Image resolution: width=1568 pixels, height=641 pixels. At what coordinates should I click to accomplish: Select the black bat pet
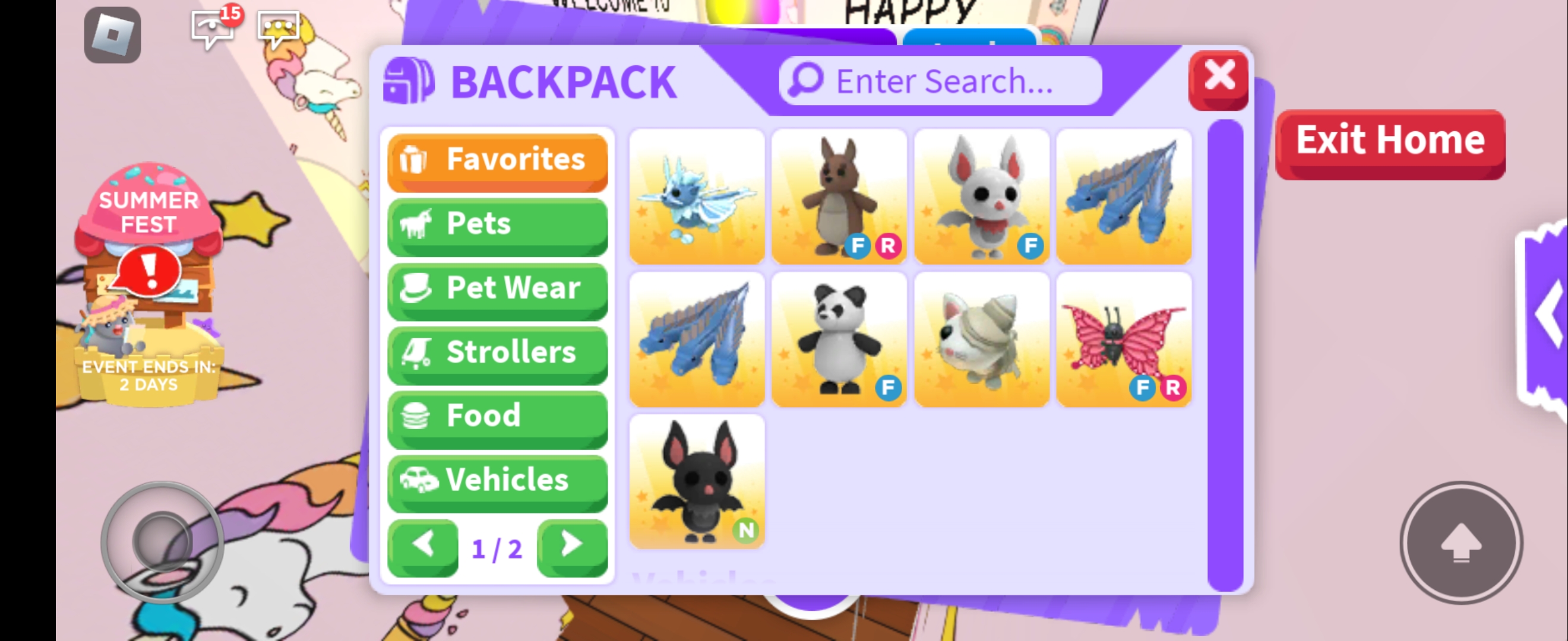pos(696,481)
